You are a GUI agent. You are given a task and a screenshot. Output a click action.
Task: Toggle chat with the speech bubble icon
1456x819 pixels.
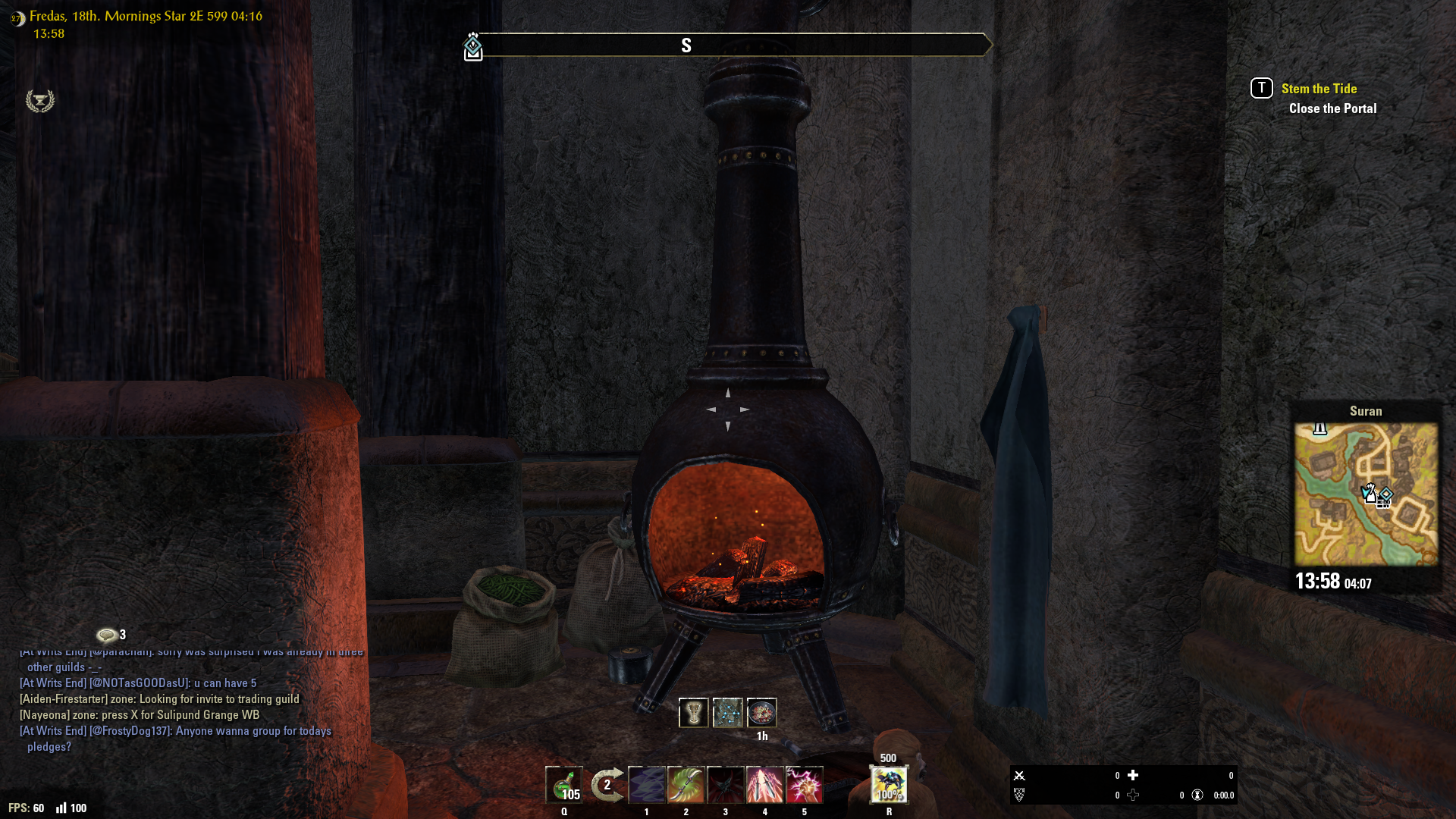(106, 635)
